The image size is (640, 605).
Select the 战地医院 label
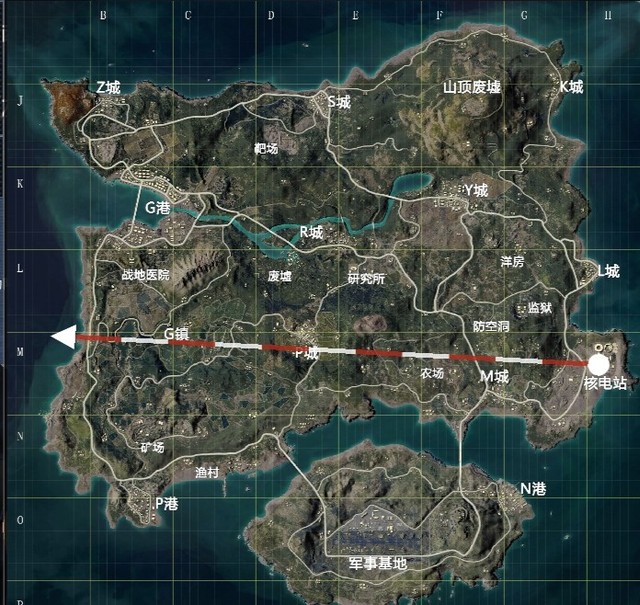click(146, 274)
